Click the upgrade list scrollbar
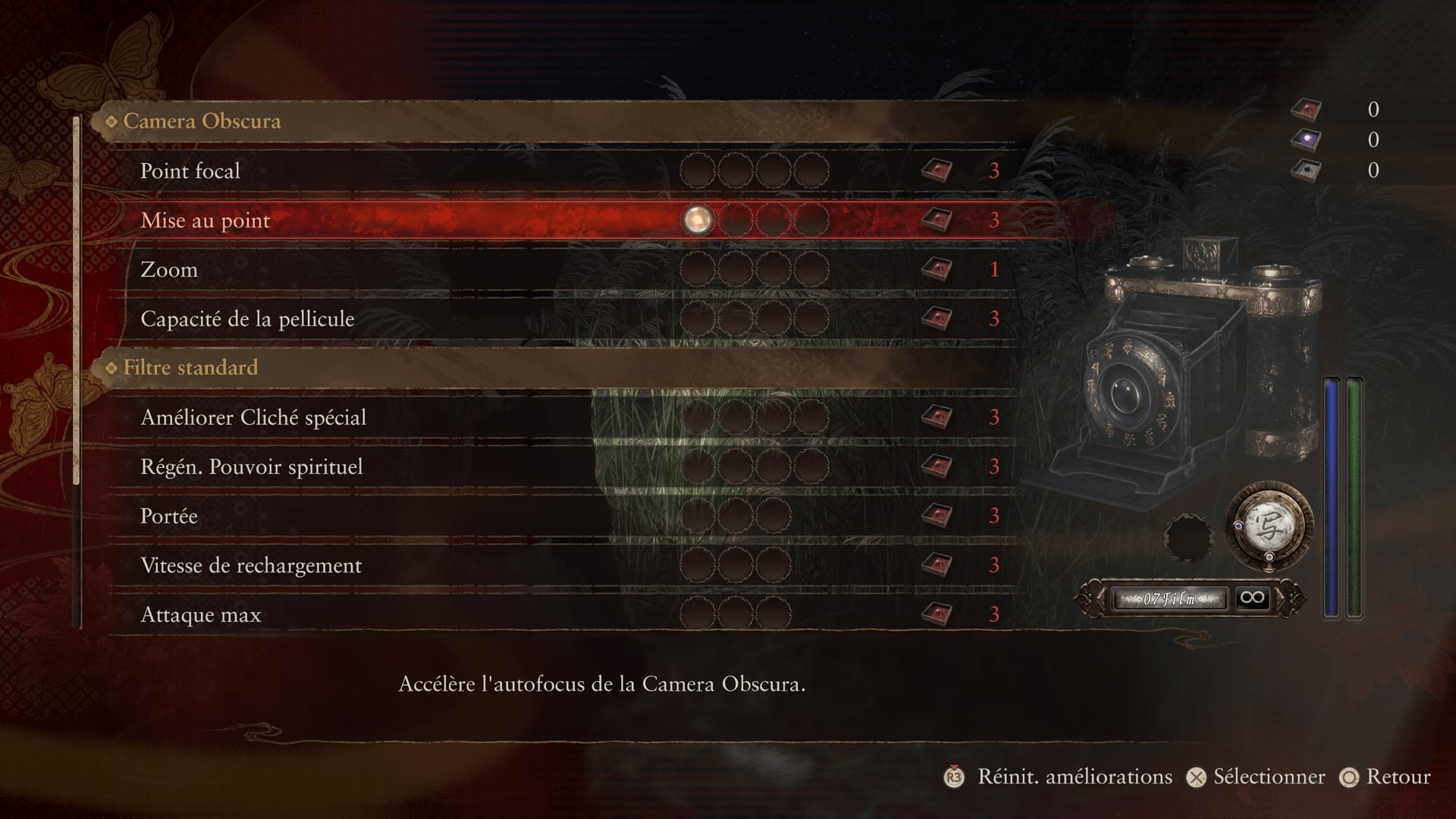The height and width of the screenshot is (819, 1456). click(x=76, y=303)
